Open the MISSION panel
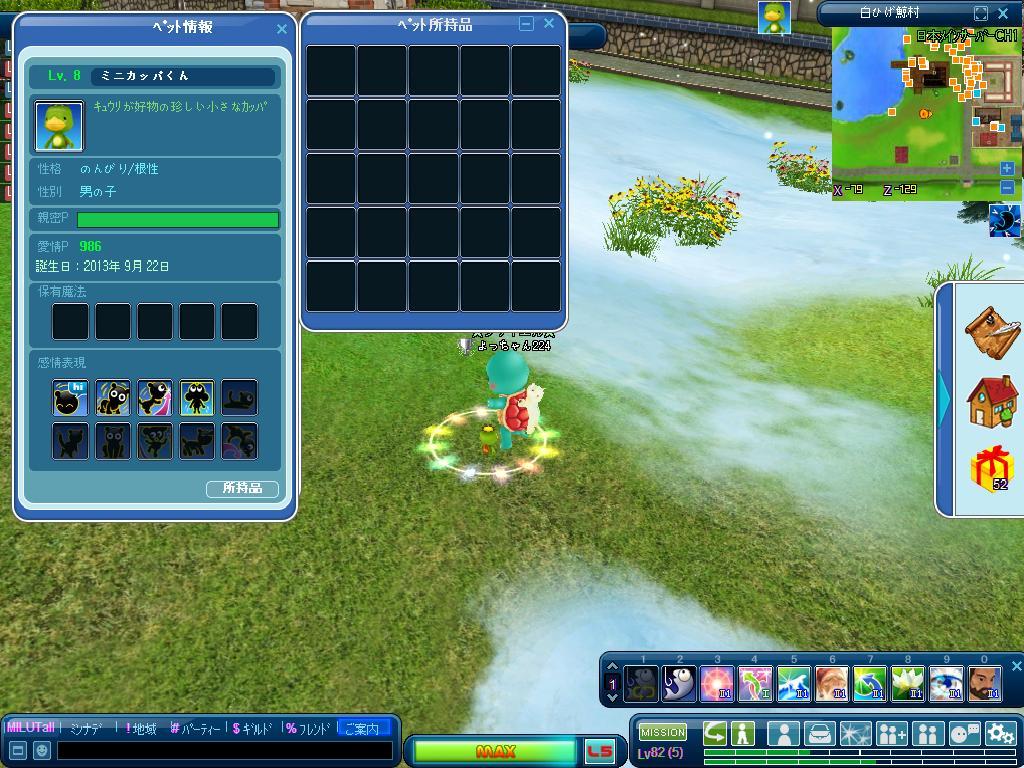 coord(663,733)
